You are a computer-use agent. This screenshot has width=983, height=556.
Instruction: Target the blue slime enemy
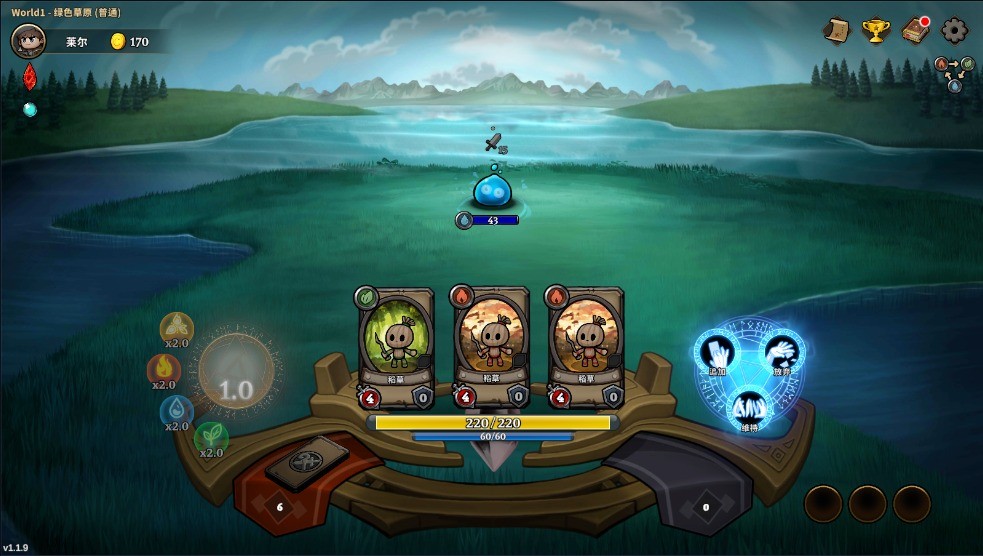click(x=493, y=190)
